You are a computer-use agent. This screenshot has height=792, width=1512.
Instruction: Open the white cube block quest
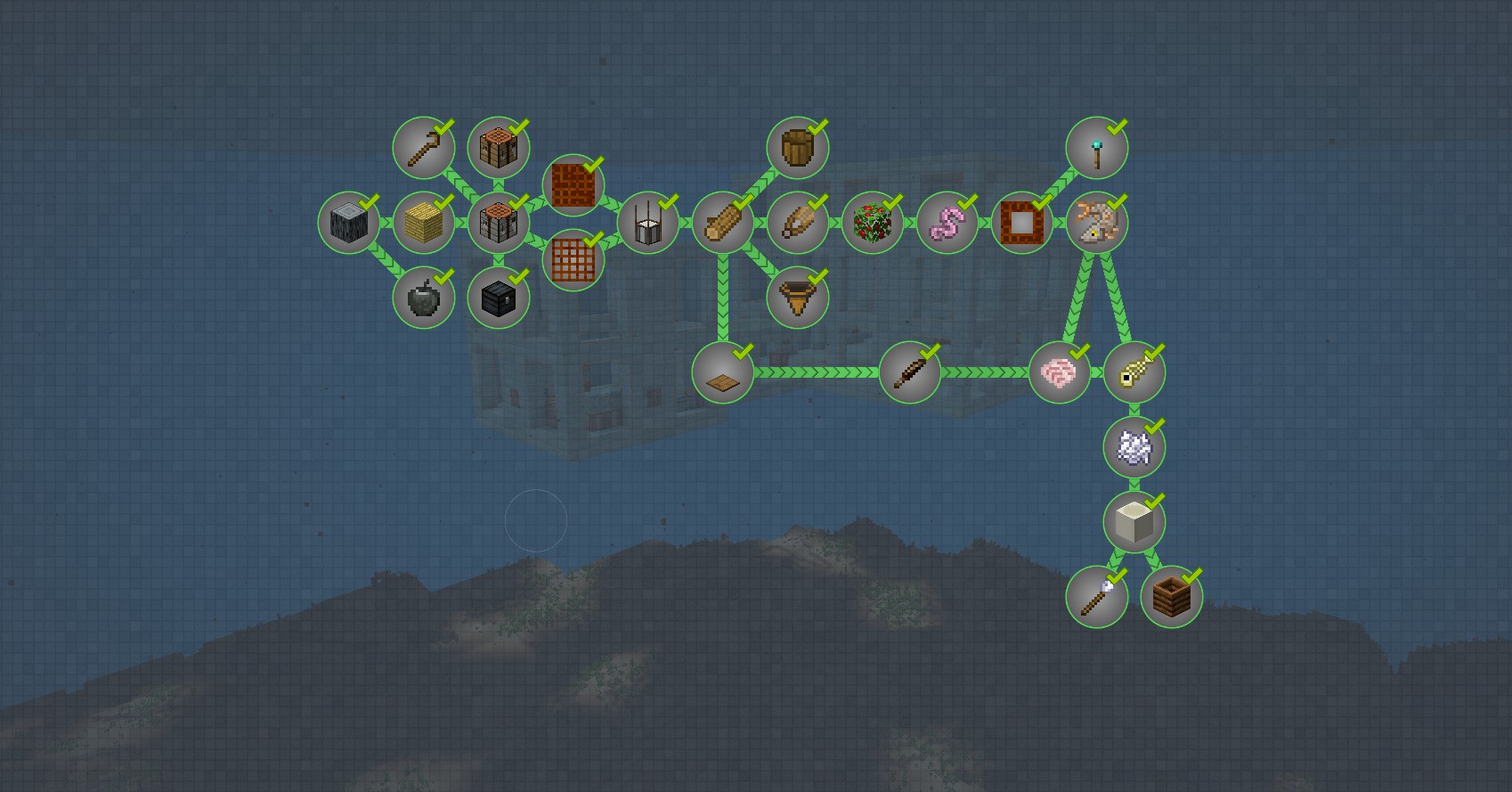1134,522
